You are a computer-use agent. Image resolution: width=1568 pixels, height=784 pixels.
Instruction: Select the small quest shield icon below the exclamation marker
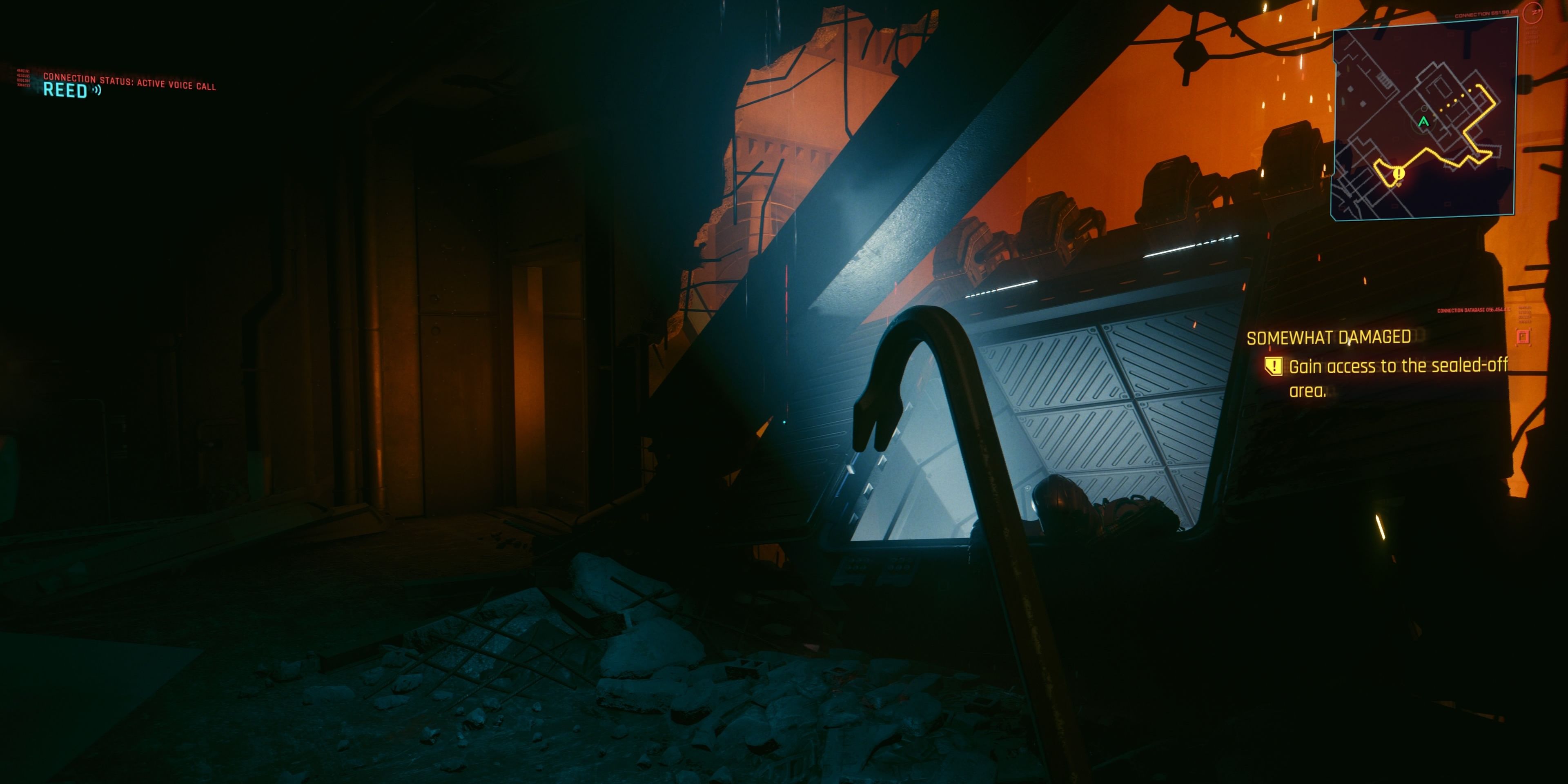(x=1399, y=185)
